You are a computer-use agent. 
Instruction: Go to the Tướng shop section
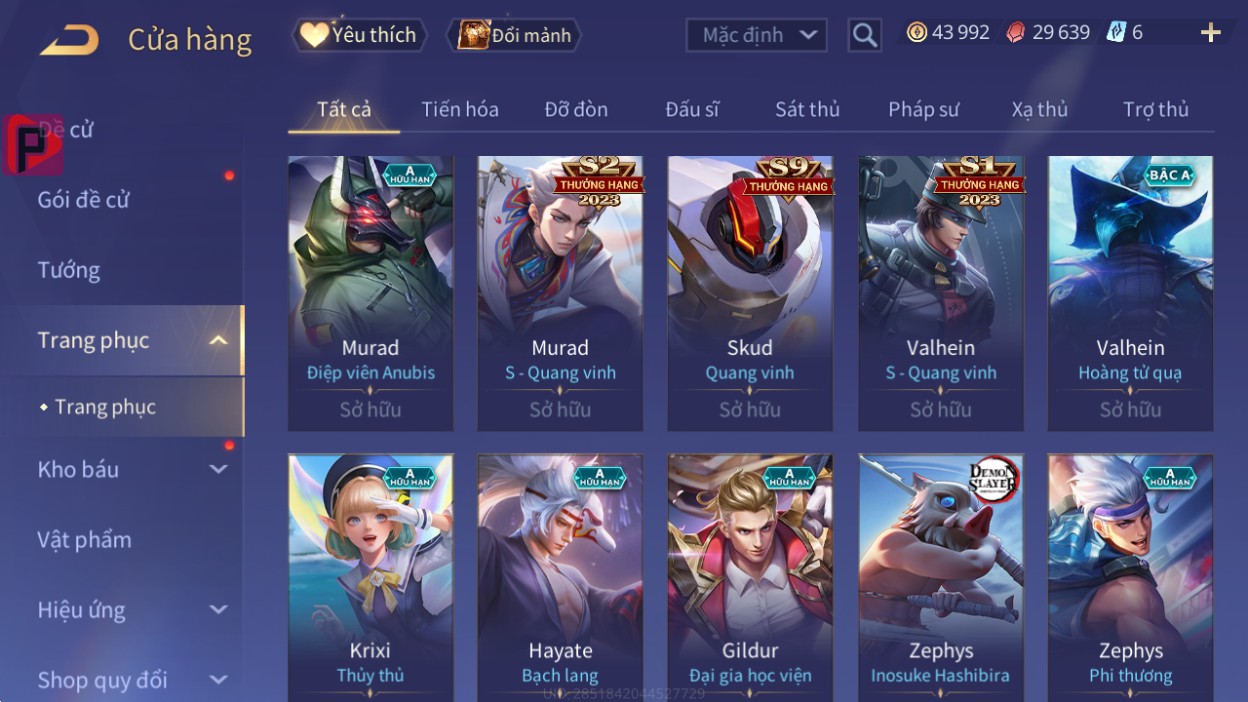(69, 270)
